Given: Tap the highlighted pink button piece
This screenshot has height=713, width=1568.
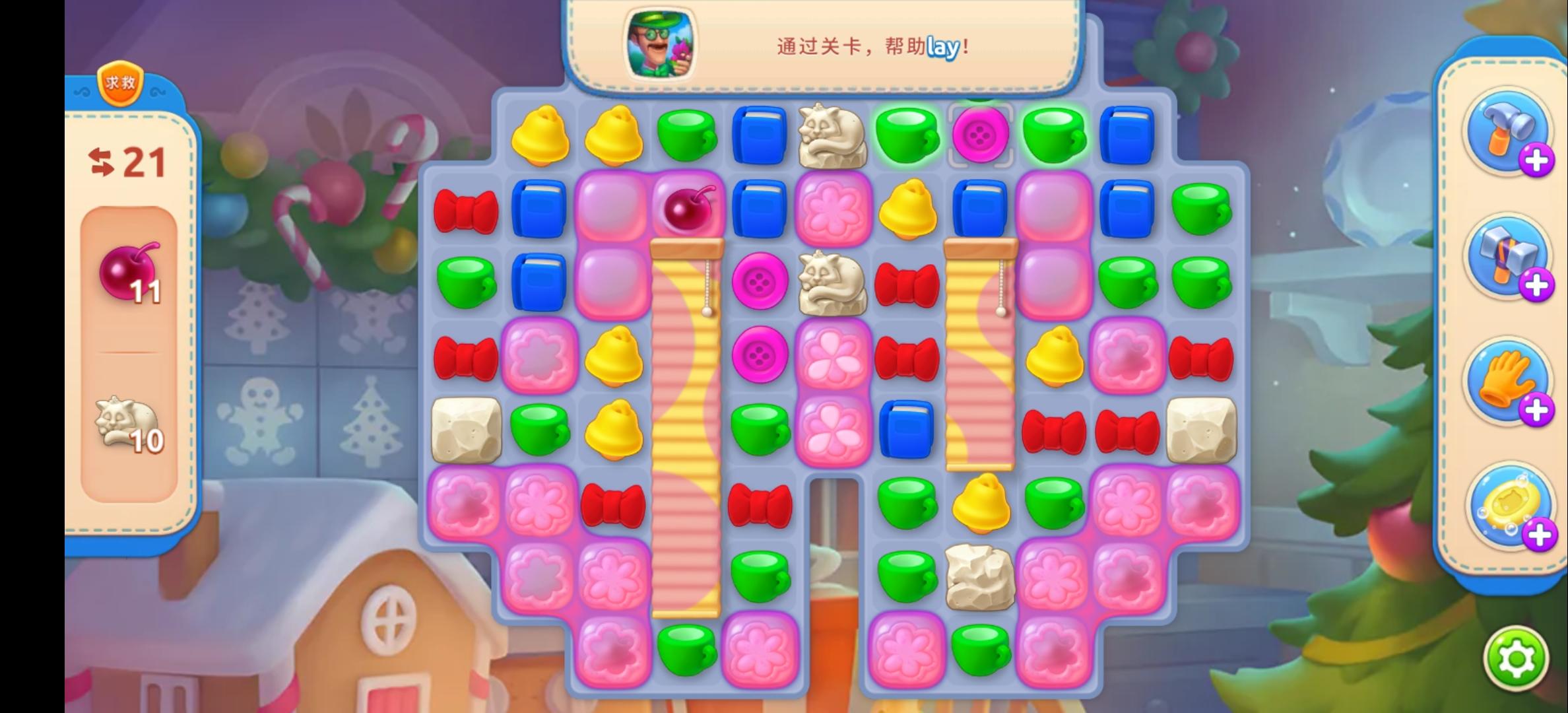Looking at the screenshot, I should click(x=981, y=135).
